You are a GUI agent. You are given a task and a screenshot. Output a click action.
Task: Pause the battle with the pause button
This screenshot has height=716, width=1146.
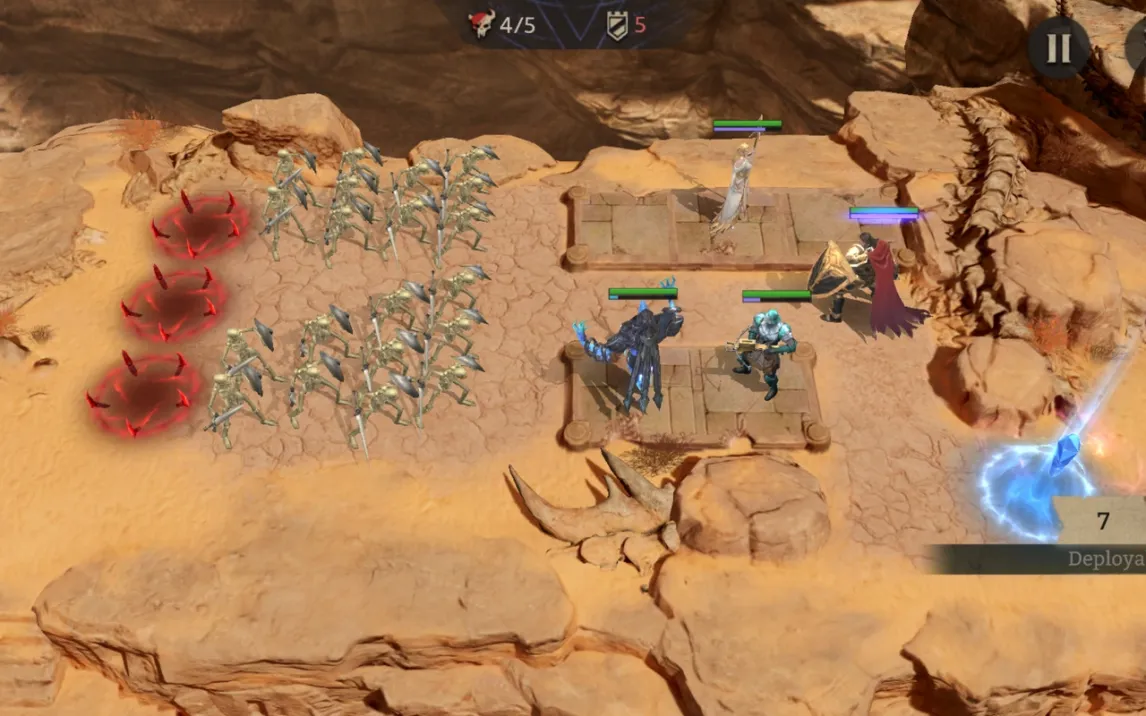tap(1058, 47)
